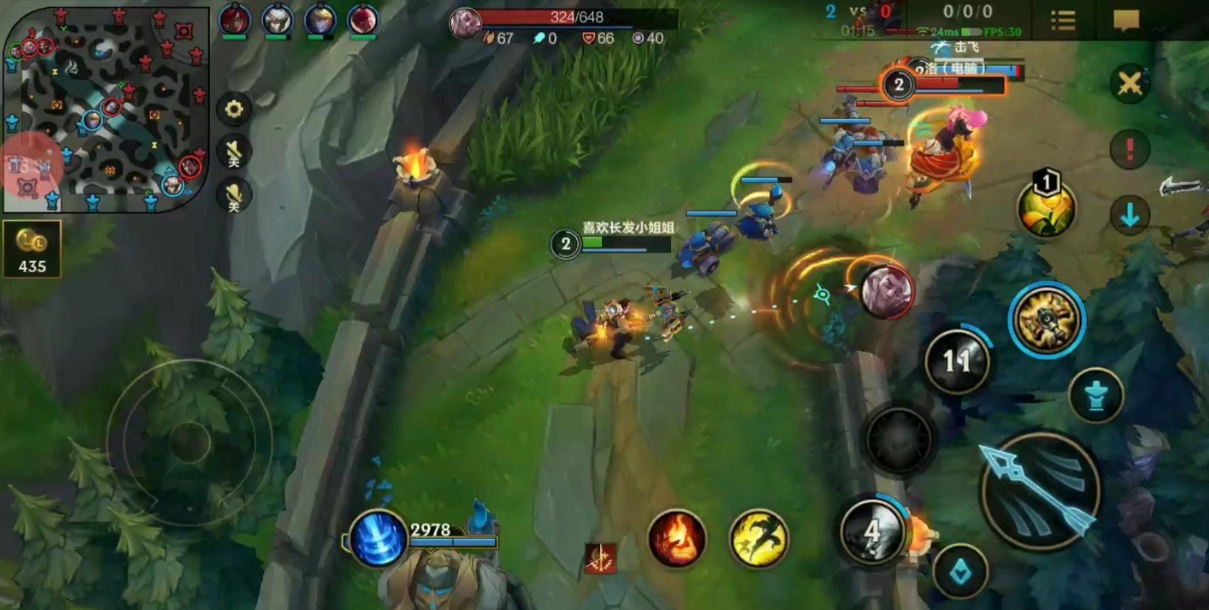This screenshot has width=1209, height=610.
Task: Send the blue down-arrow ping
Action: (1130, 214)
